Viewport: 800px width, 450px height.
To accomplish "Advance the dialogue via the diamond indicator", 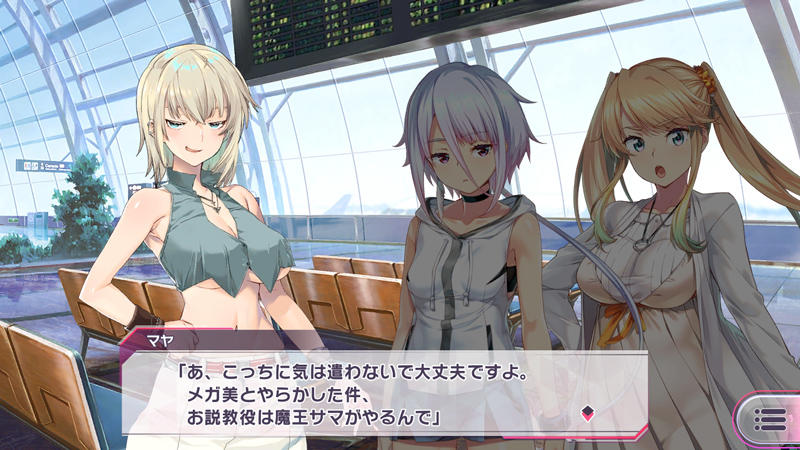I will point(588,410).
